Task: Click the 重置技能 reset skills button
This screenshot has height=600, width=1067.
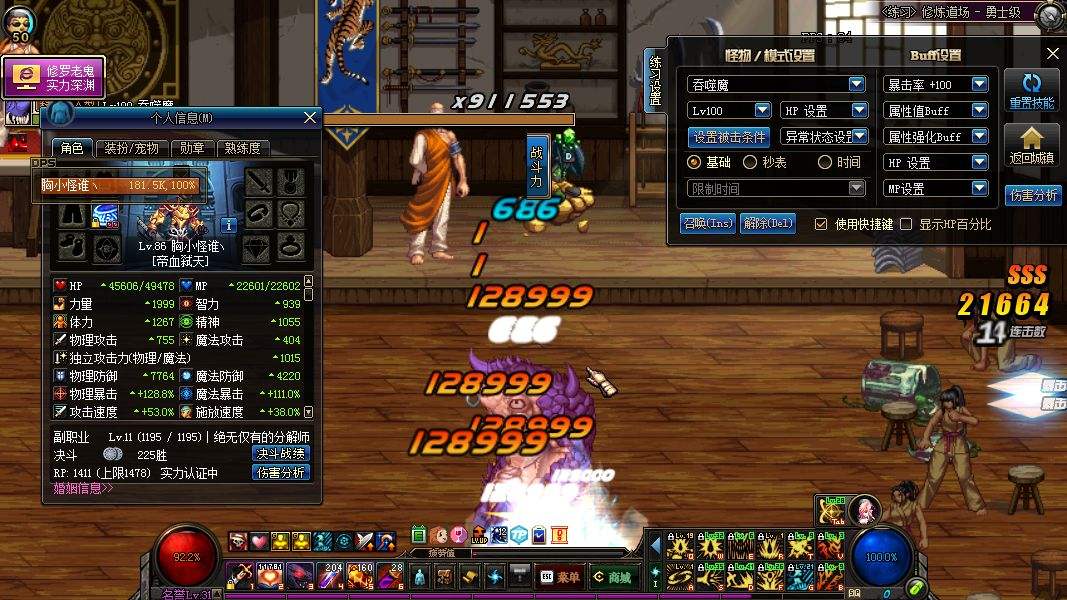Action: [x=1032, y=92]
